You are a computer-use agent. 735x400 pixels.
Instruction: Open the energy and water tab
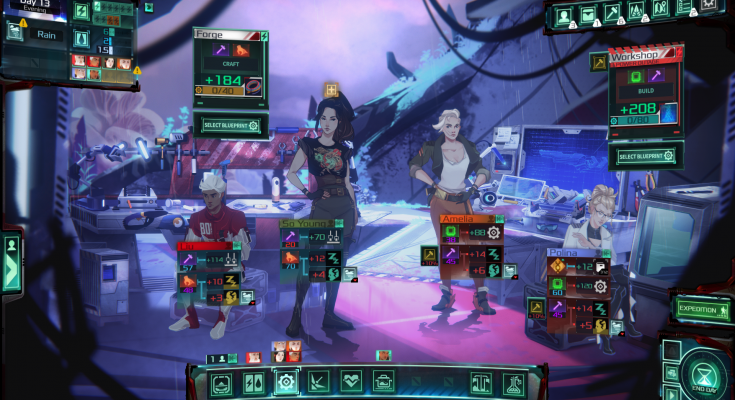254,382
